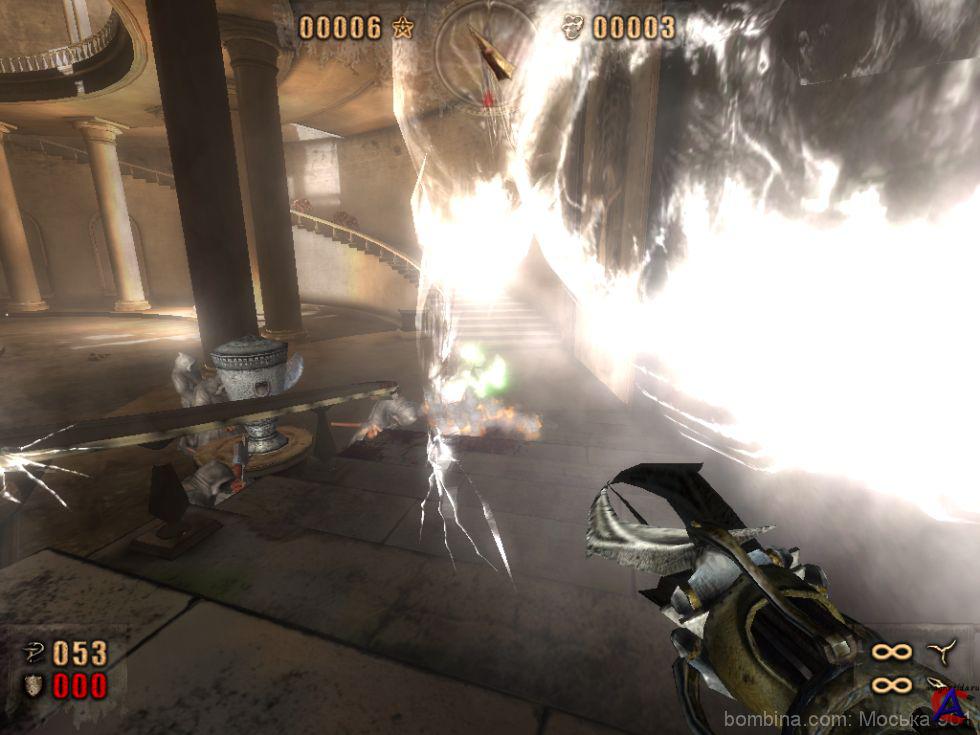Click the armor shield icon beside 000

click(x=33, y=686)
